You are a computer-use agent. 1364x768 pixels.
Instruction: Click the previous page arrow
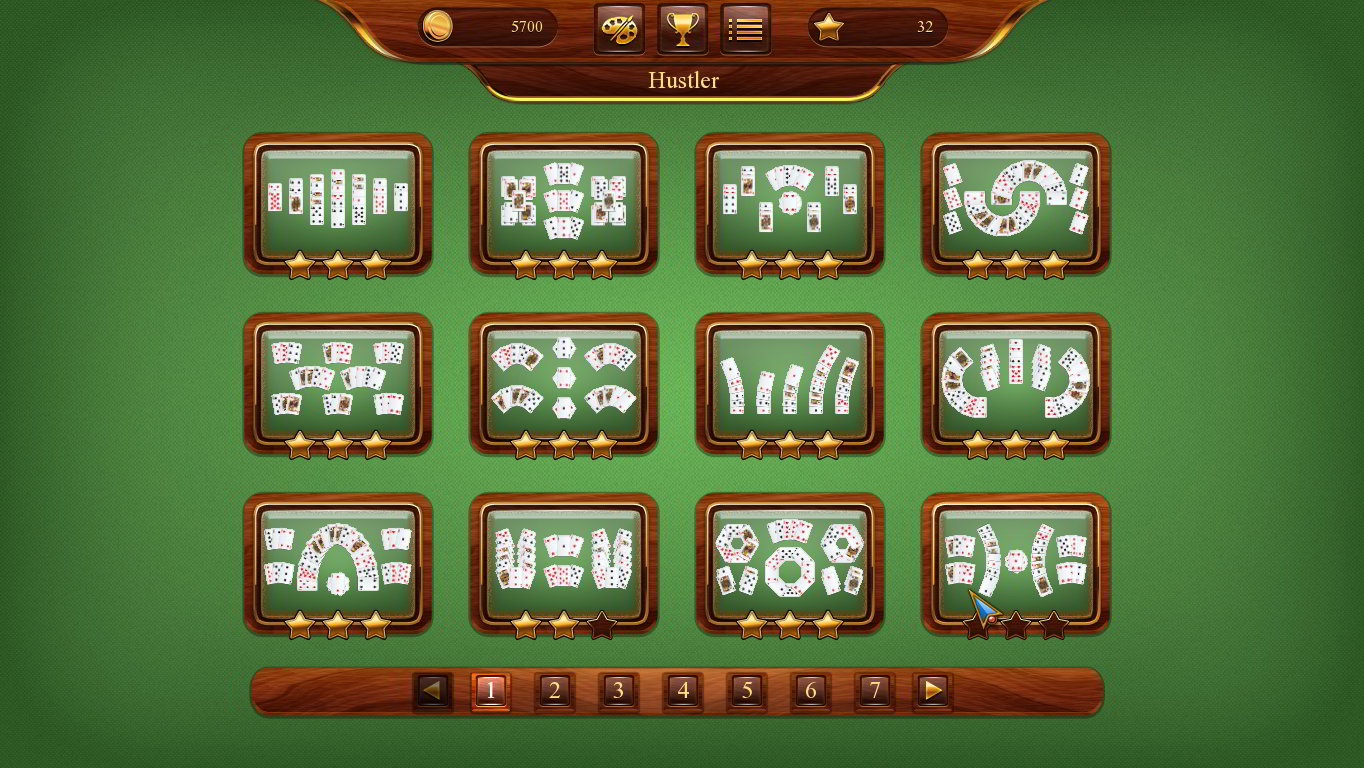click(x=431, y=690)
